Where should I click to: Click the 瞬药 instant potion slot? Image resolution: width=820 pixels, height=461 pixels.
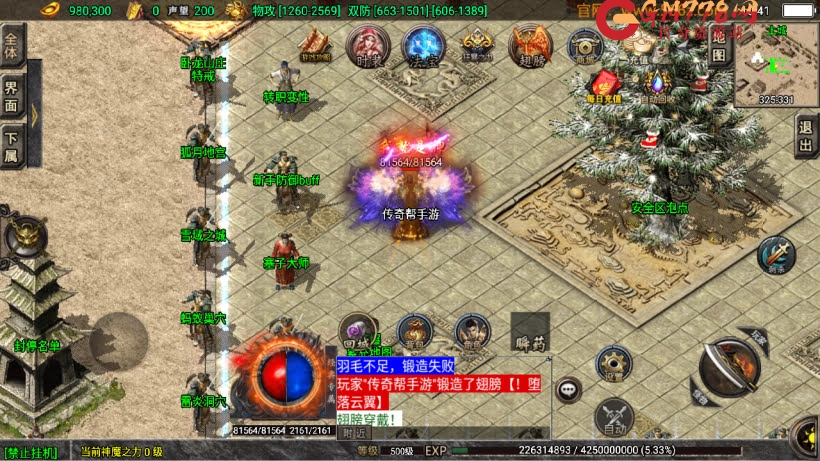[530, 332]
